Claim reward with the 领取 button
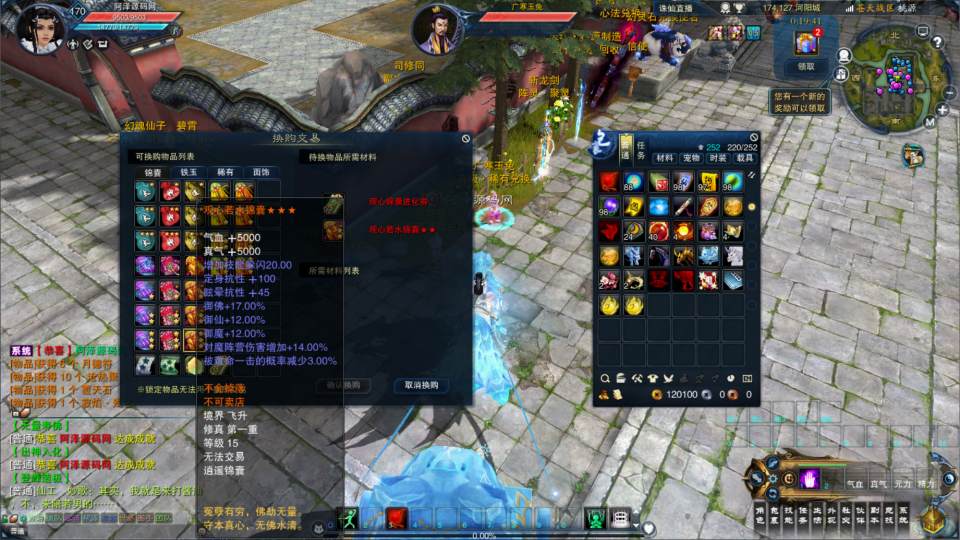Image resolution: width=960 pixels, height=540 pixels. pyautogui.click(x=806, y=67)
